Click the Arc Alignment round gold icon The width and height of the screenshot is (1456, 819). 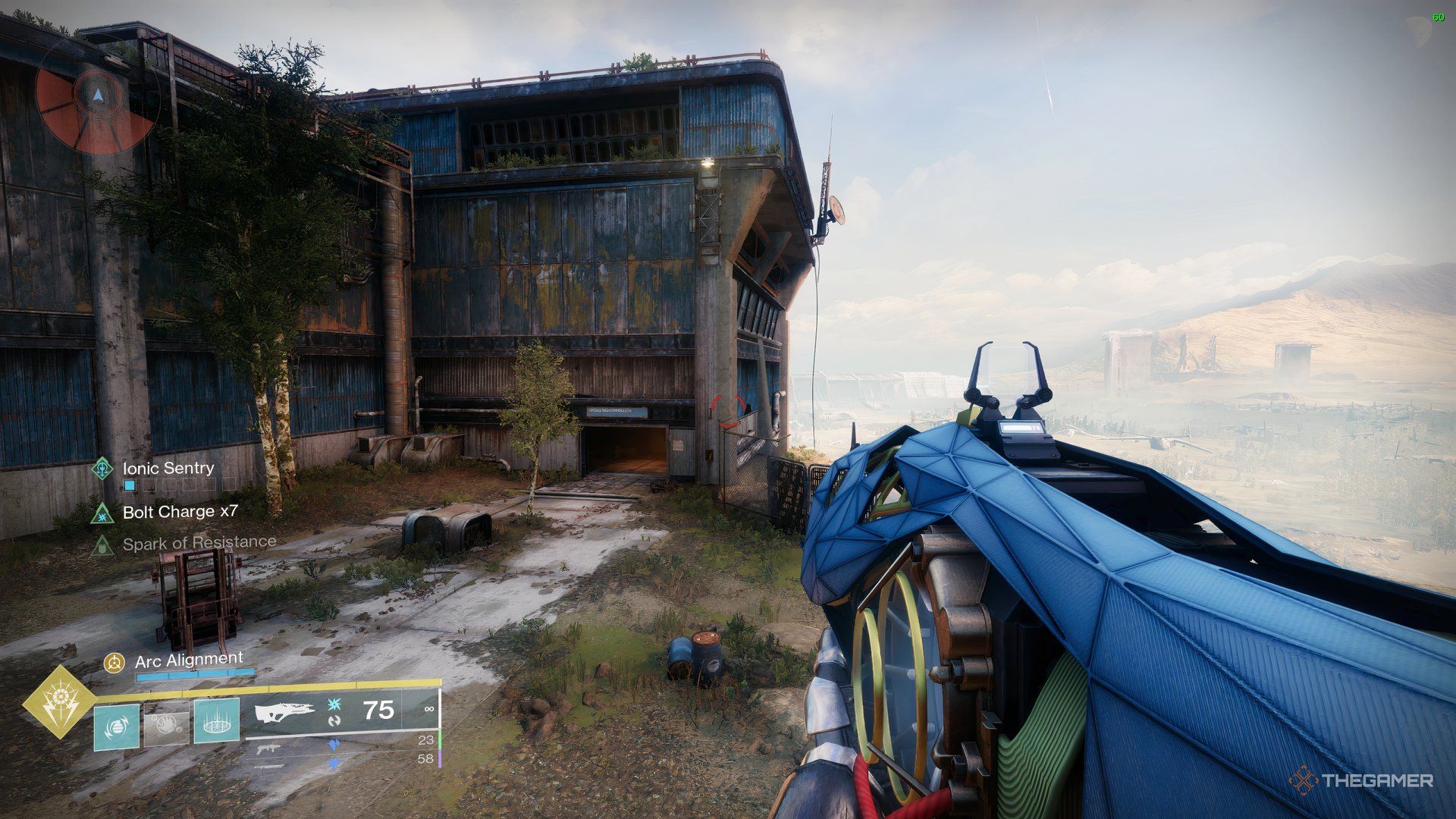coord(114,663)
